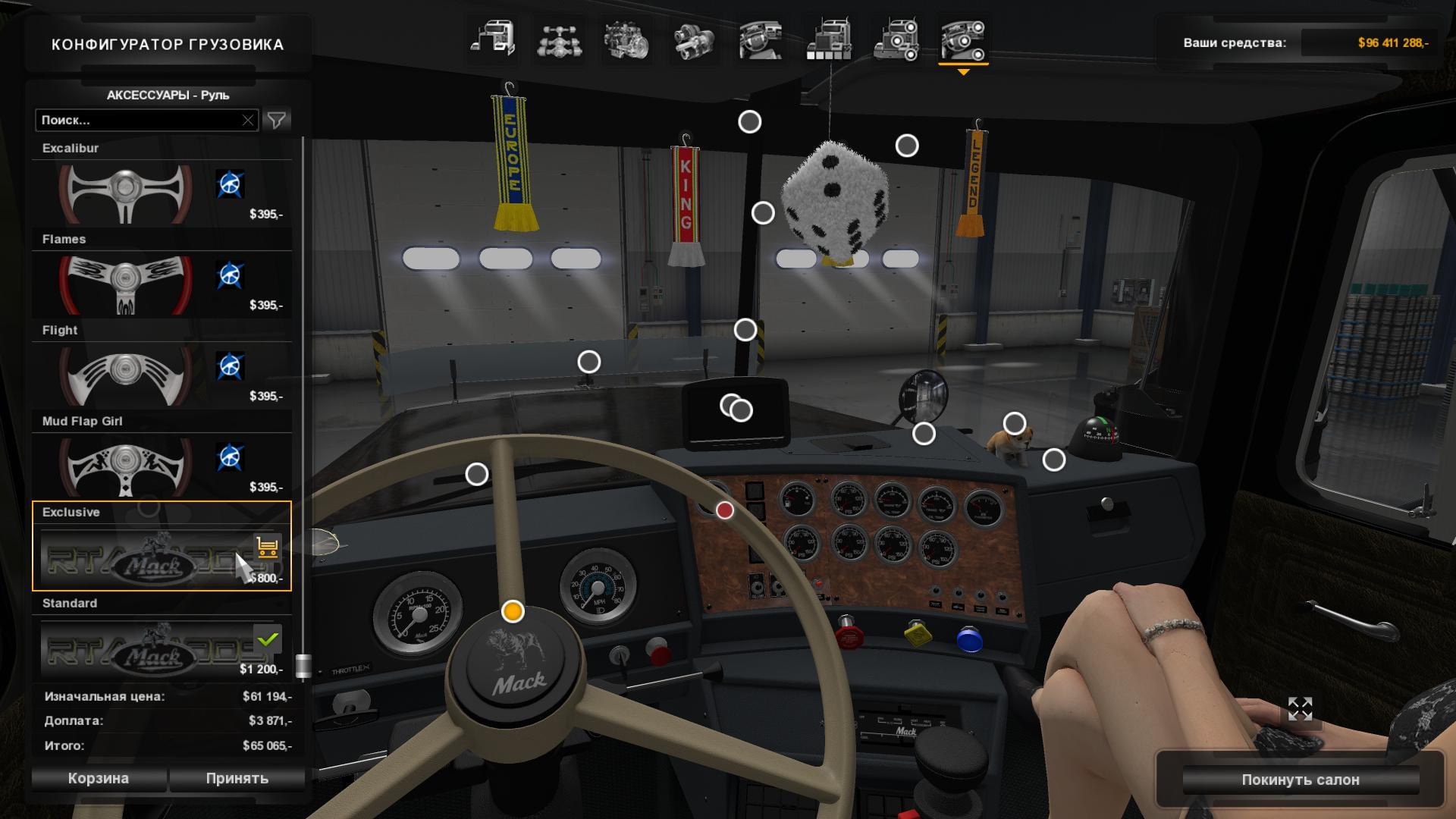Select the Mud Flap Girl wheel
1456x819 pixels.
click(x=126, y=466)
